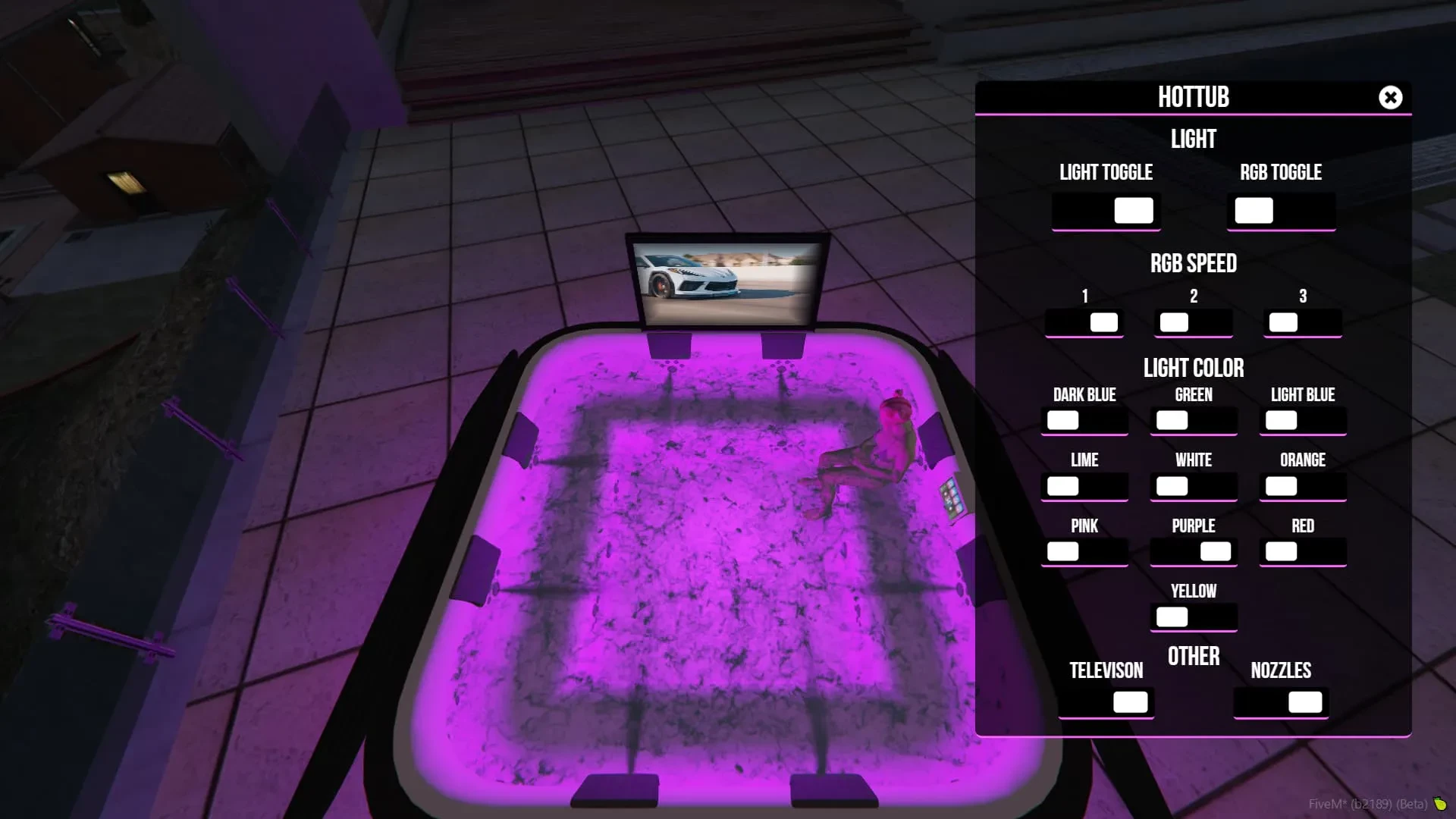Enable the RGB Toggle
Viewport: 1456px width, 819px height.
tap(1281, 210)
